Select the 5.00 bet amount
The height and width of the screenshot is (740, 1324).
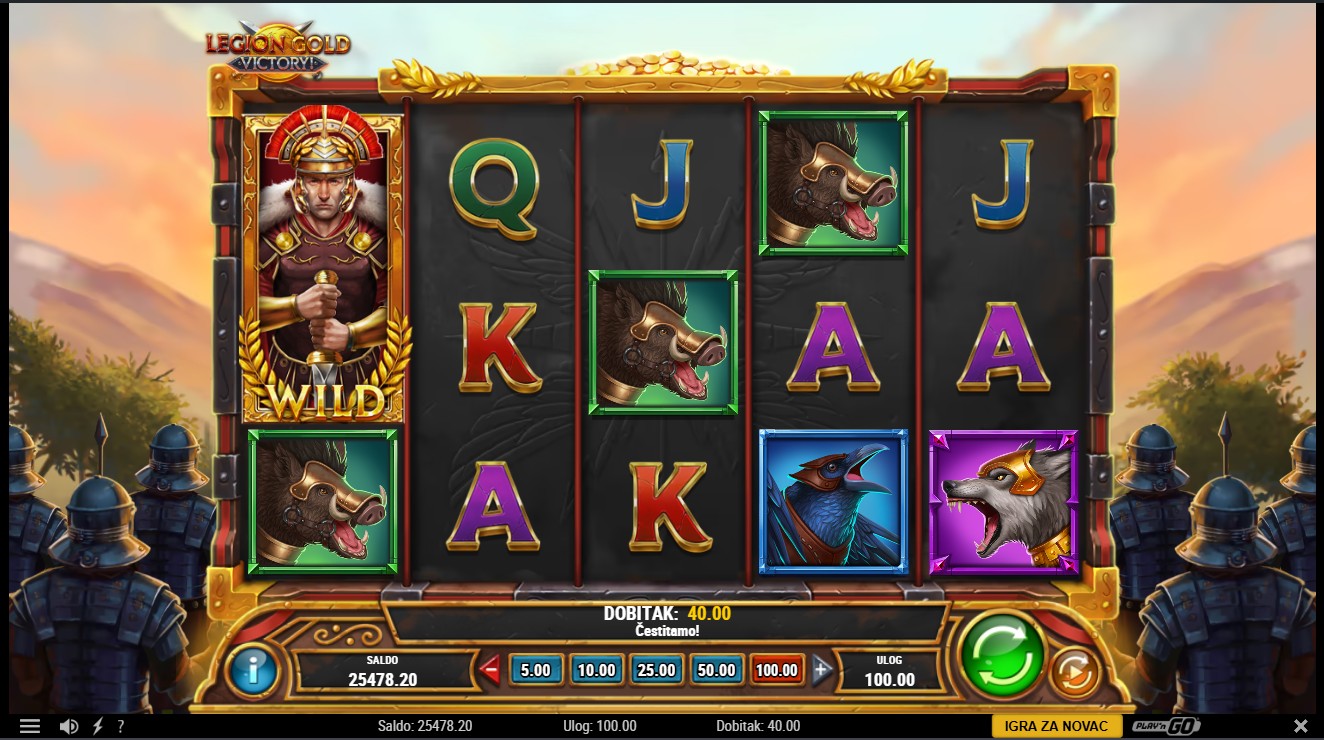(536, 670)
